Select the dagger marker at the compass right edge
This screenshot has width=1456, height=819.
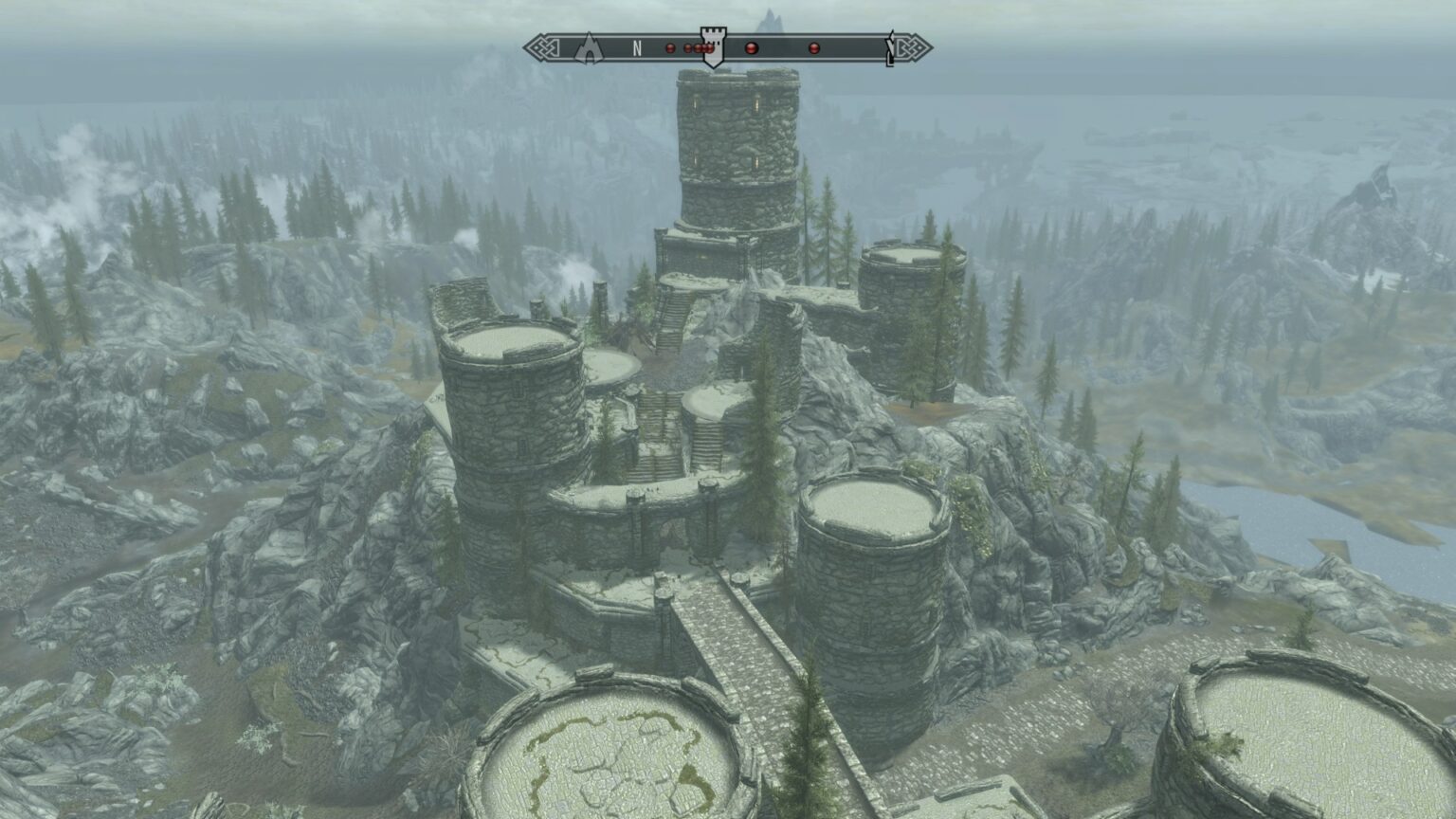(x=890, y=47)
